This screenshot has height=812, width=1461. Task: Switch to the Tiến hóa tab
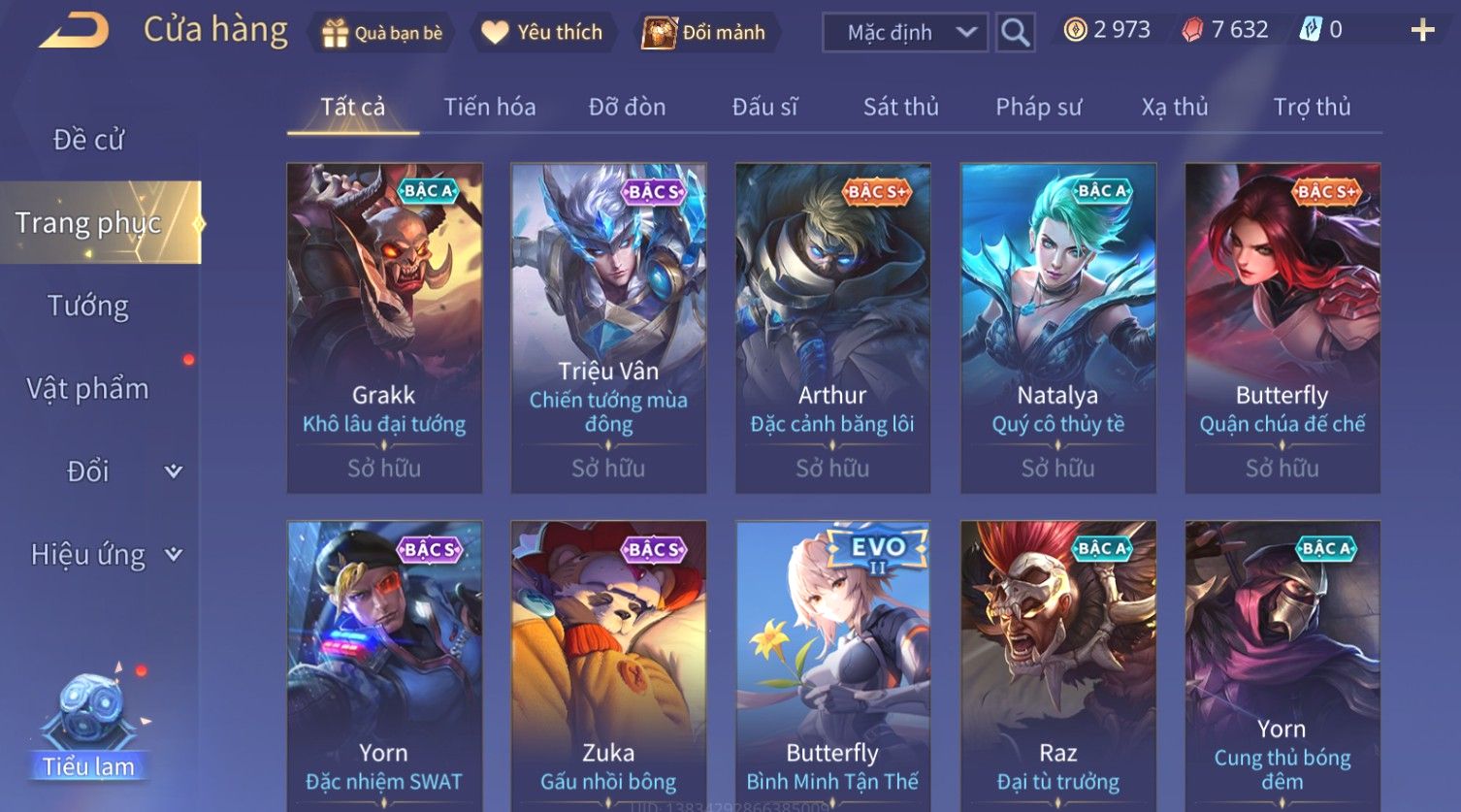[489, 107]
